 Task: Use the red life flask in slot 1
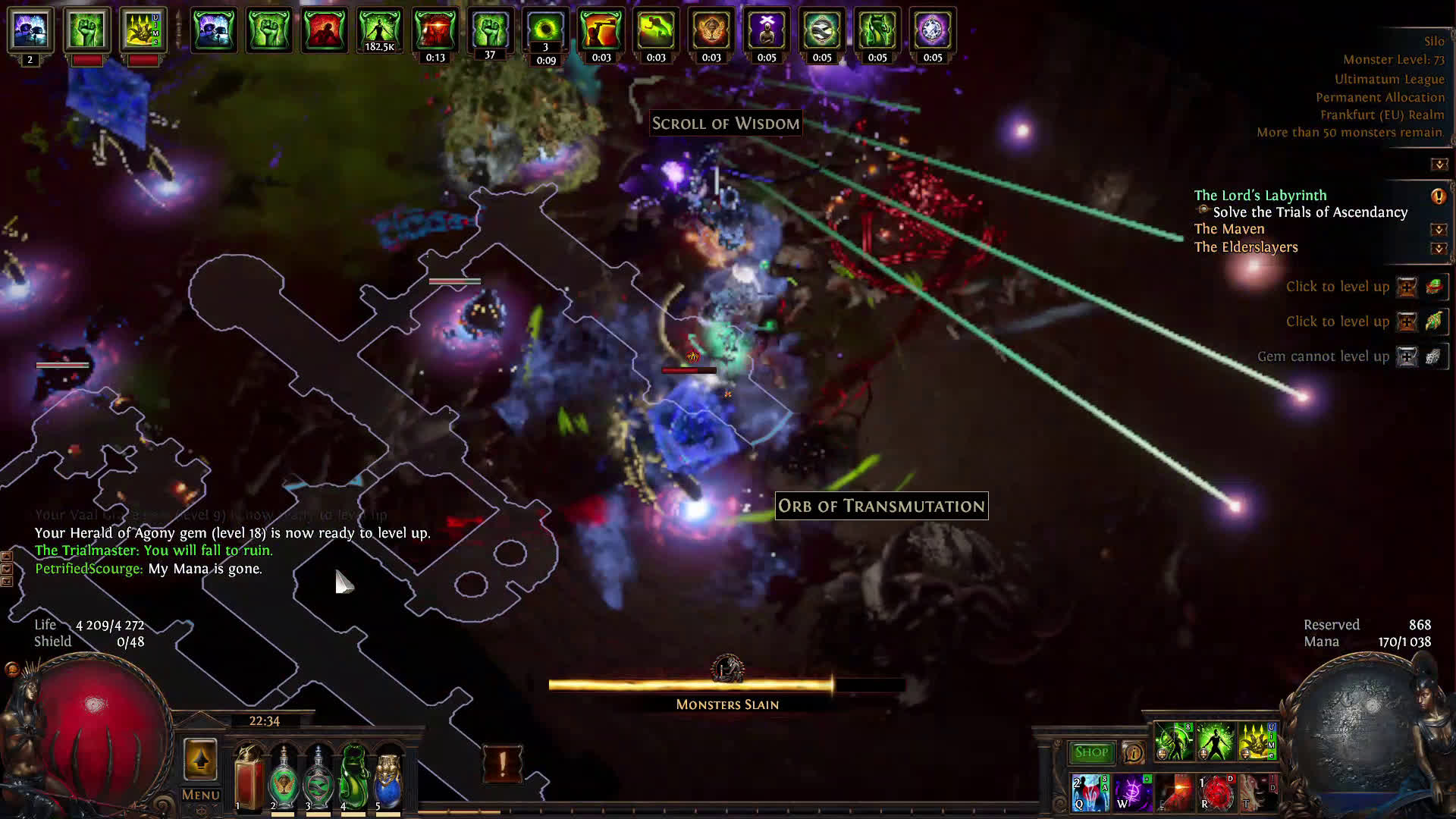[x=249, y=777]
